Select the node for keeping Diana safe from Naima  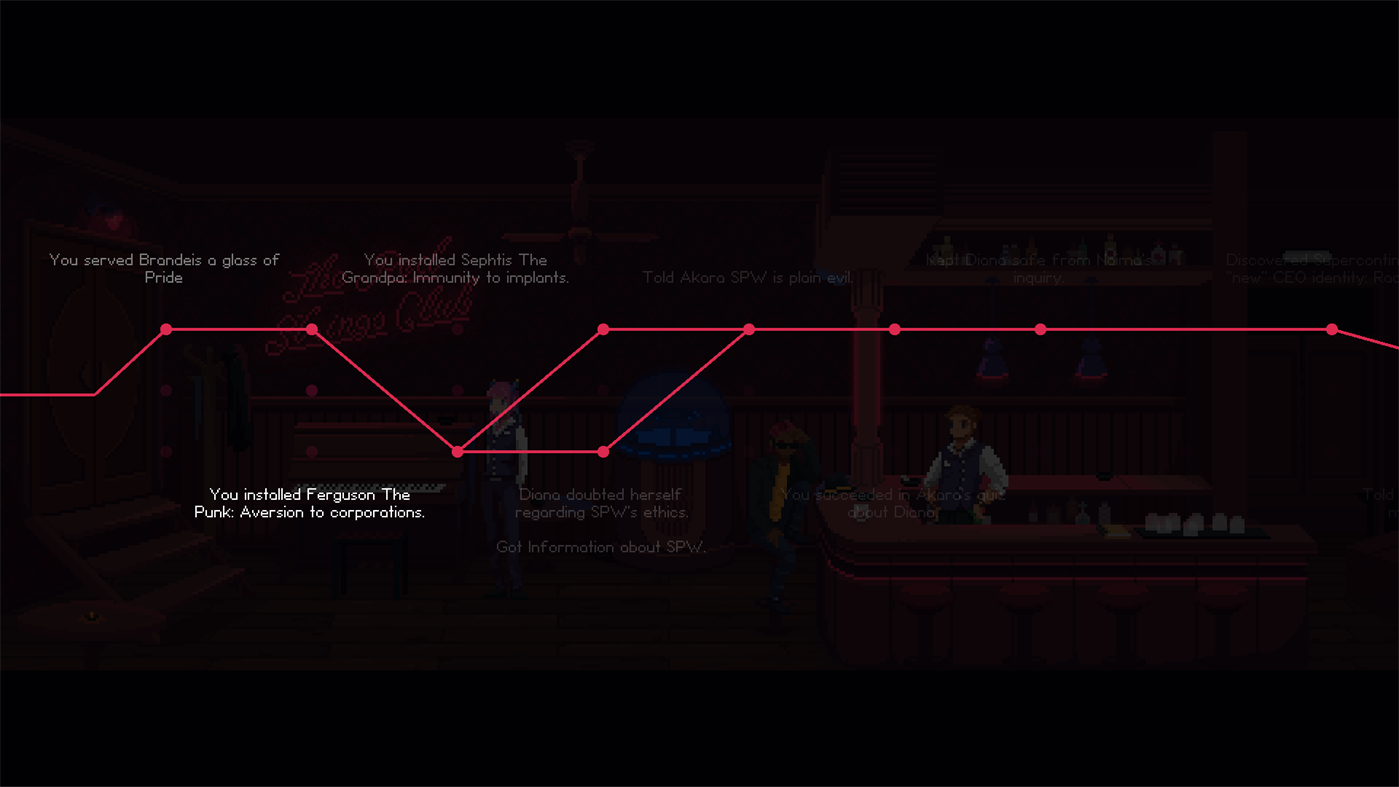(1040, 328)
